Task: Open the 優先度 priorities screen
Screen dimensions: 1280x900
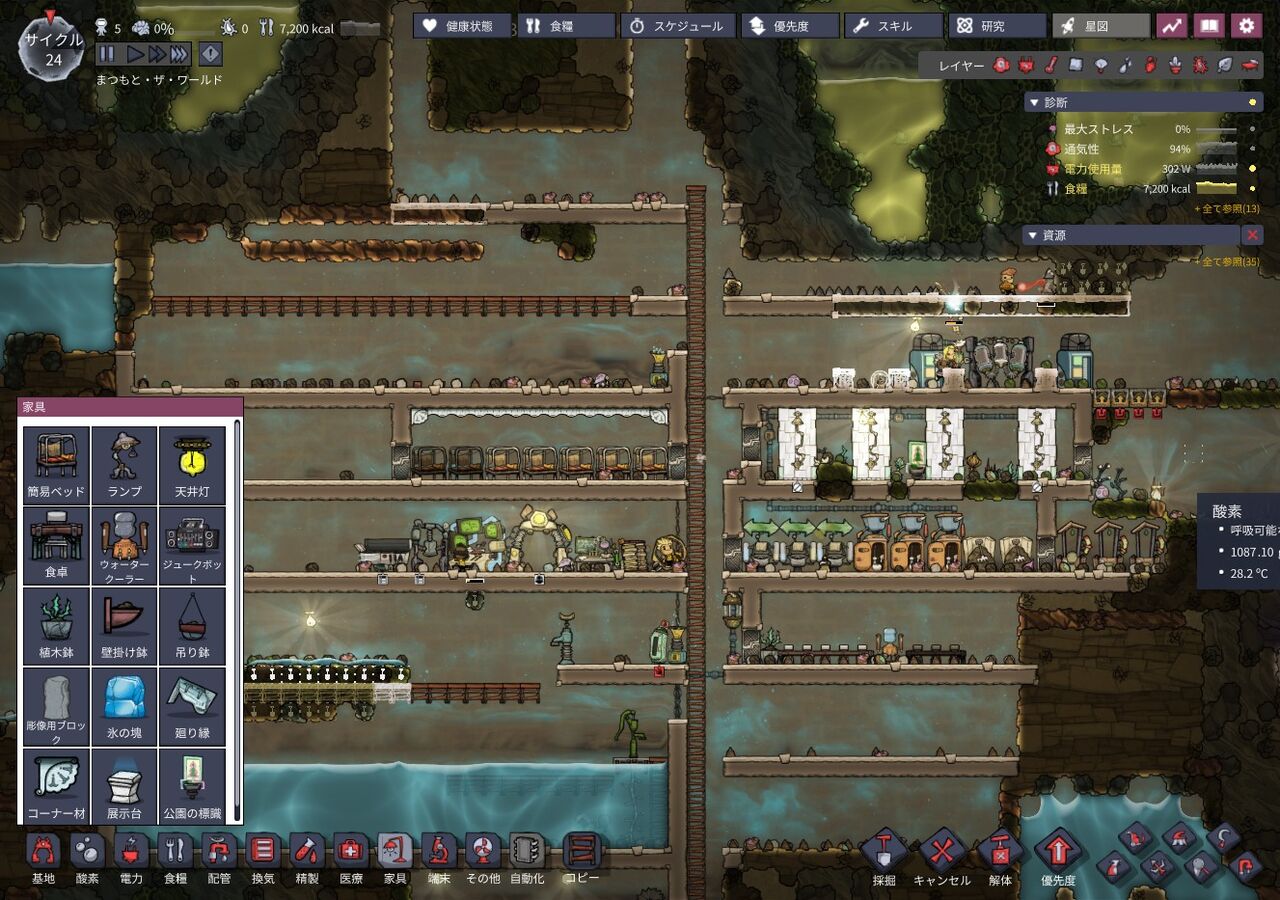Action: click(789, 26)
